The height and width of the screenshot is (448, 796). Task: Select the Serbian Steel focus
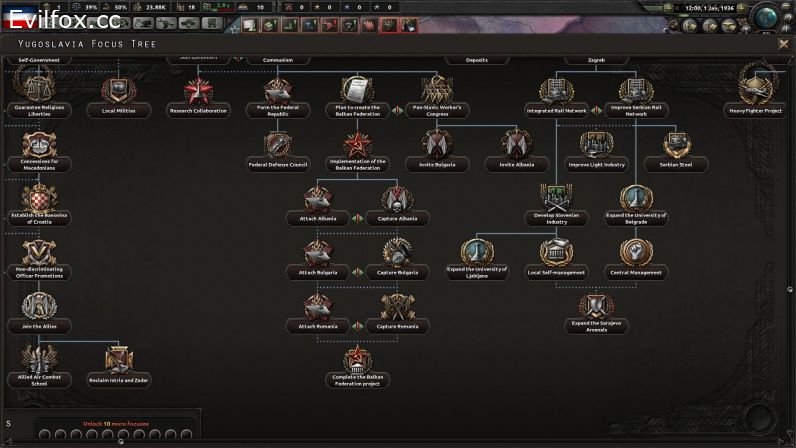pyautogui.click(x=677, y=148)
